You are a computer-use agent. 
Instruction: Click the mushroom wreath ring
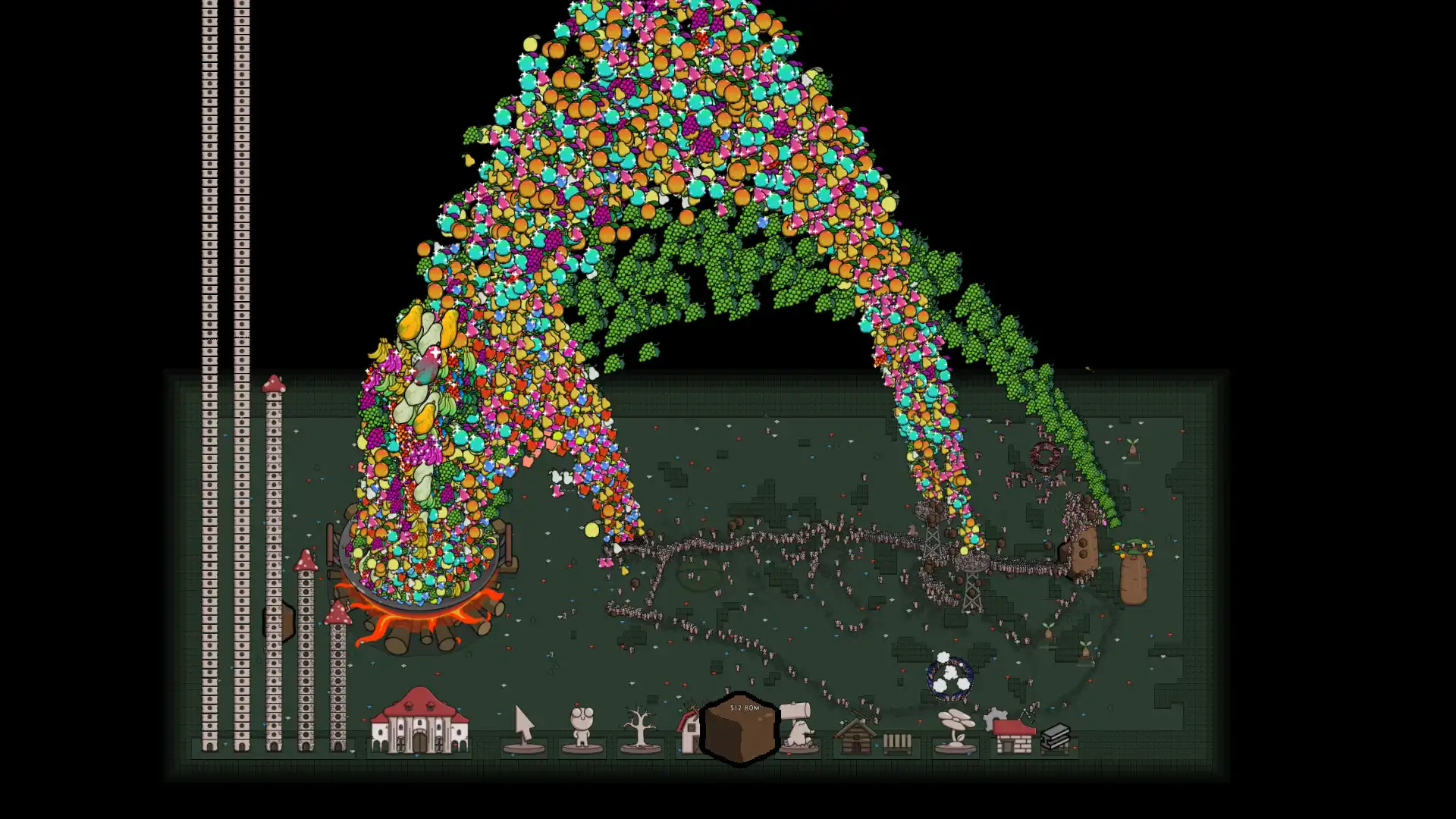(x=1045, y=457)
